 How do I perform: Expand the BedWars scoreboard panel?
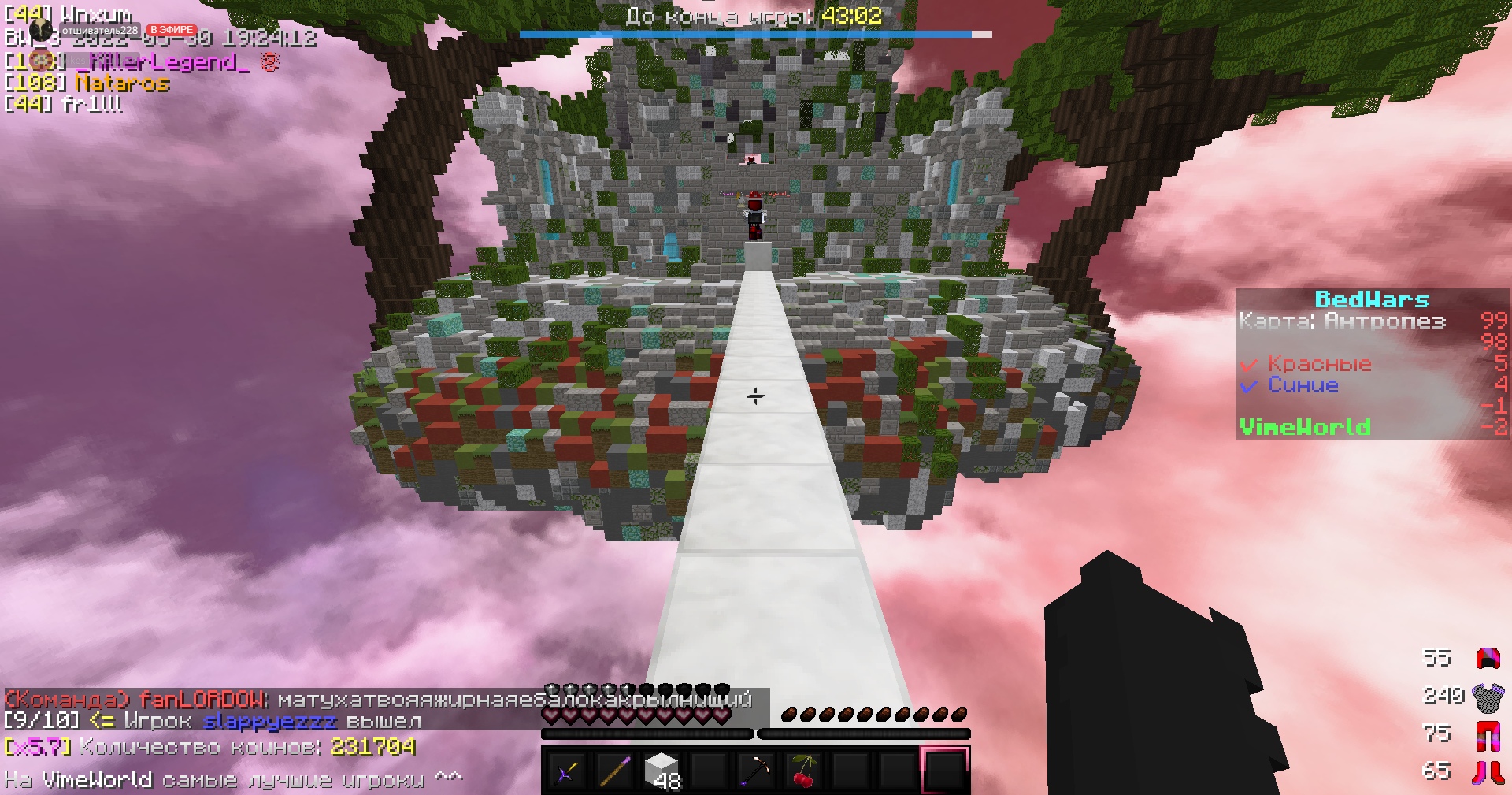(1372, 299)
